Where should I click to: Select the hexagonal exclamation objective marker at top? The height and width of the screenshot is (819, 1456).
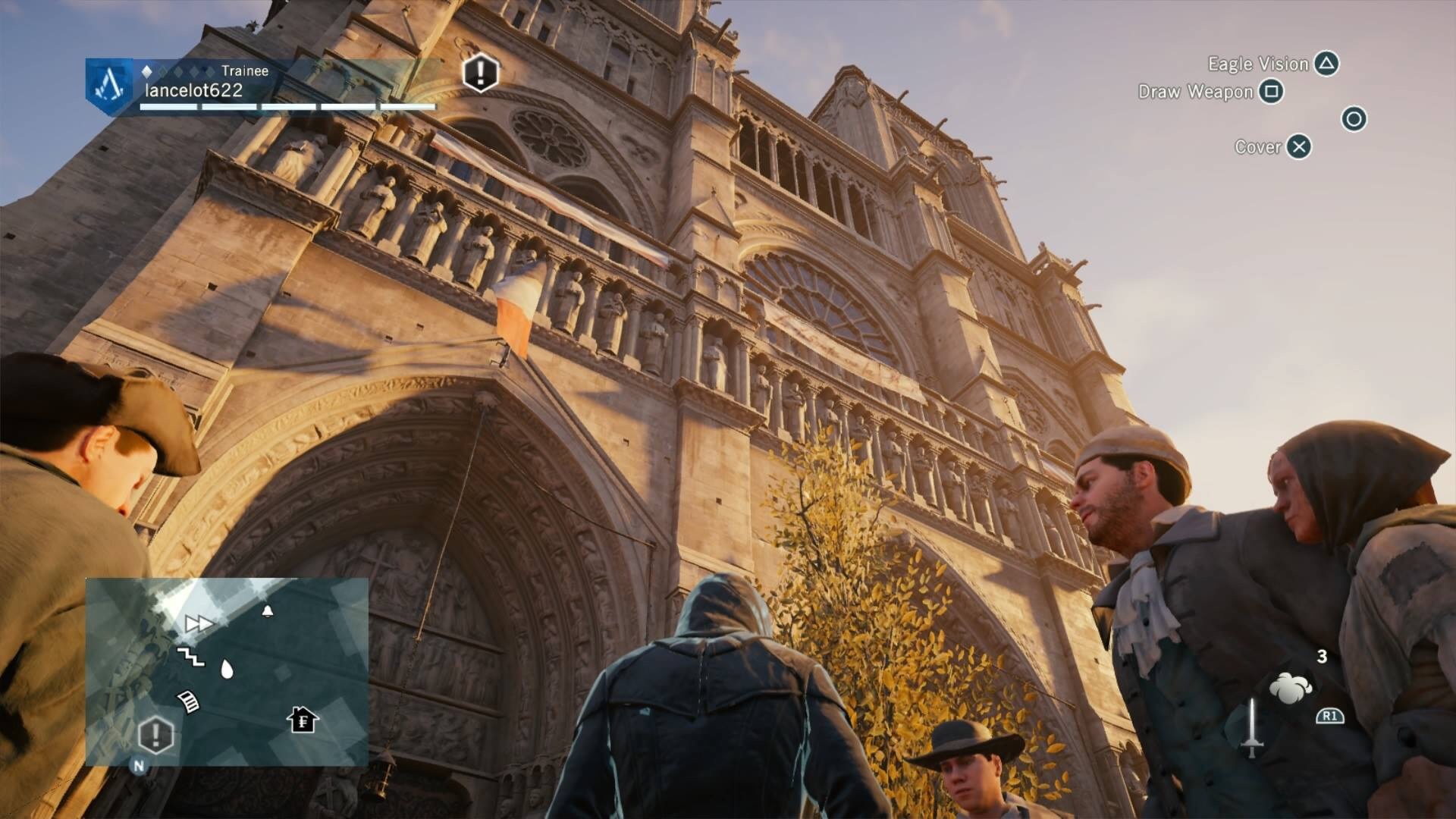[480, 73]
